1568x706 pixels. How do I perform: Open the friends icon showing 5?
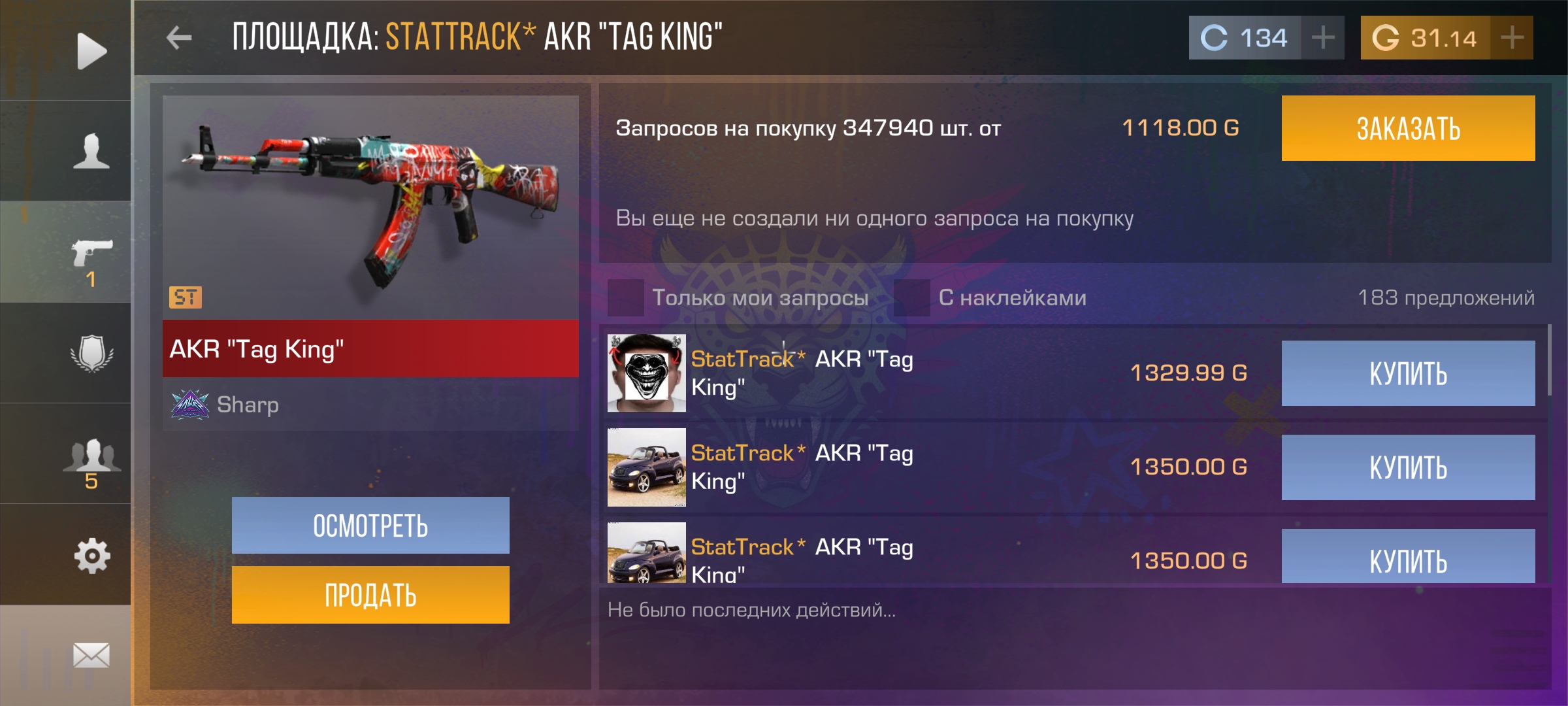[x=91, y=456]
